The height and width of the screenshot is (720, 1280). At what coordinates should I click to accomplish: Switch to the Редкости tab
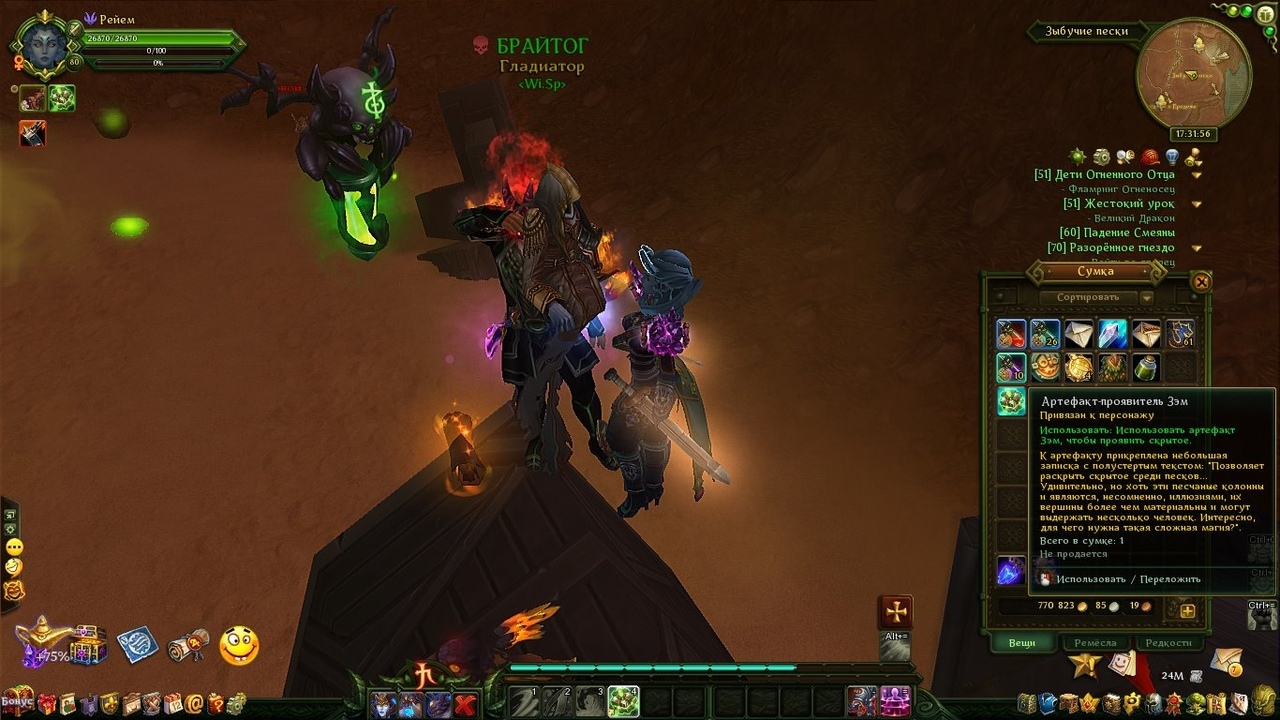(x=1169, y=643)
